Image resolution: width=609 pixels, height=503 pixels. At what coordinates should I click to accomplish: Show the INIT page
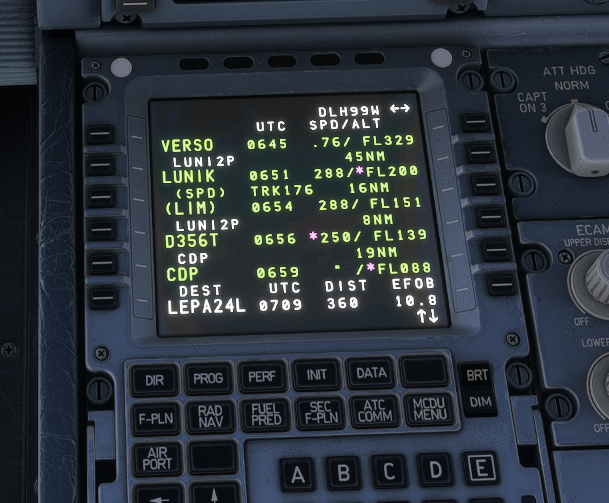pyautogui.click(x=317, y=375)
